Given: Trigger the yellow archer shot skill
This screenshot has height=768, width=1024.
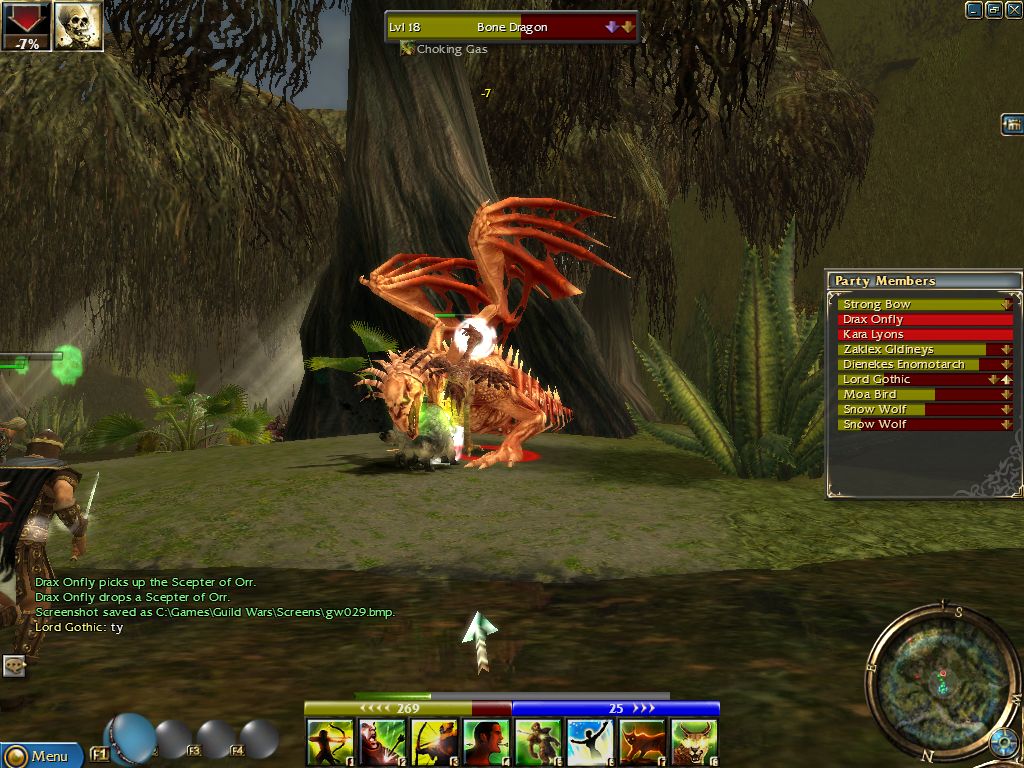Looking at the screenshot, I should pyautogui.click(x=434, y=743).
